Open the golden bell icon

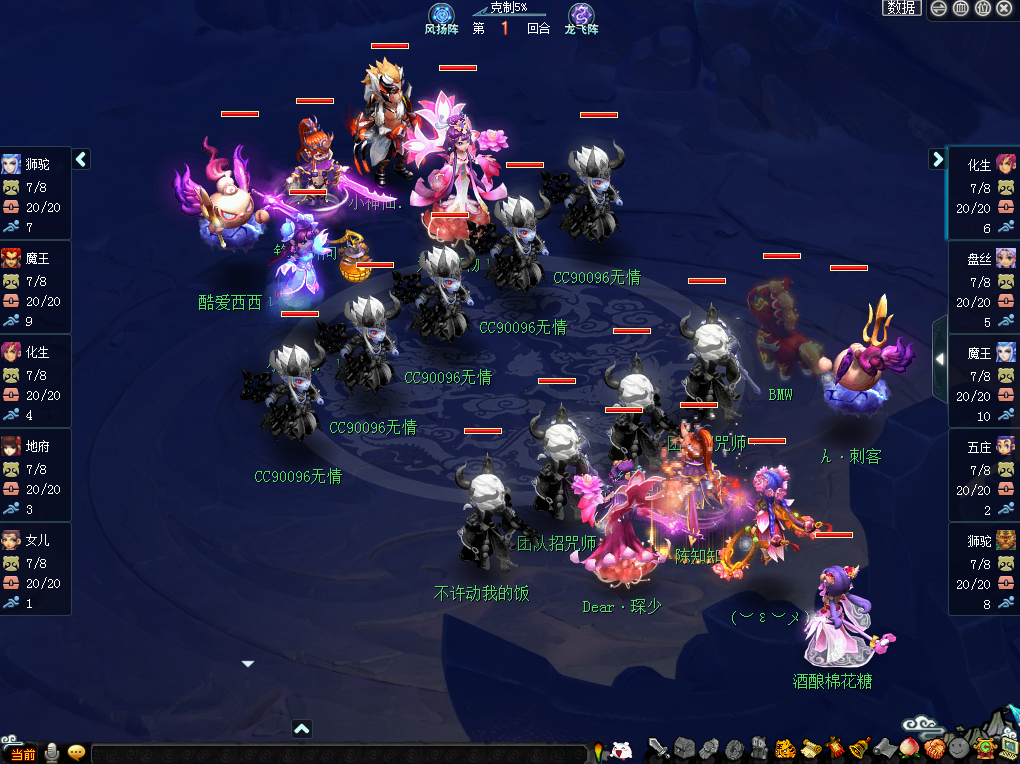(858, 748)
